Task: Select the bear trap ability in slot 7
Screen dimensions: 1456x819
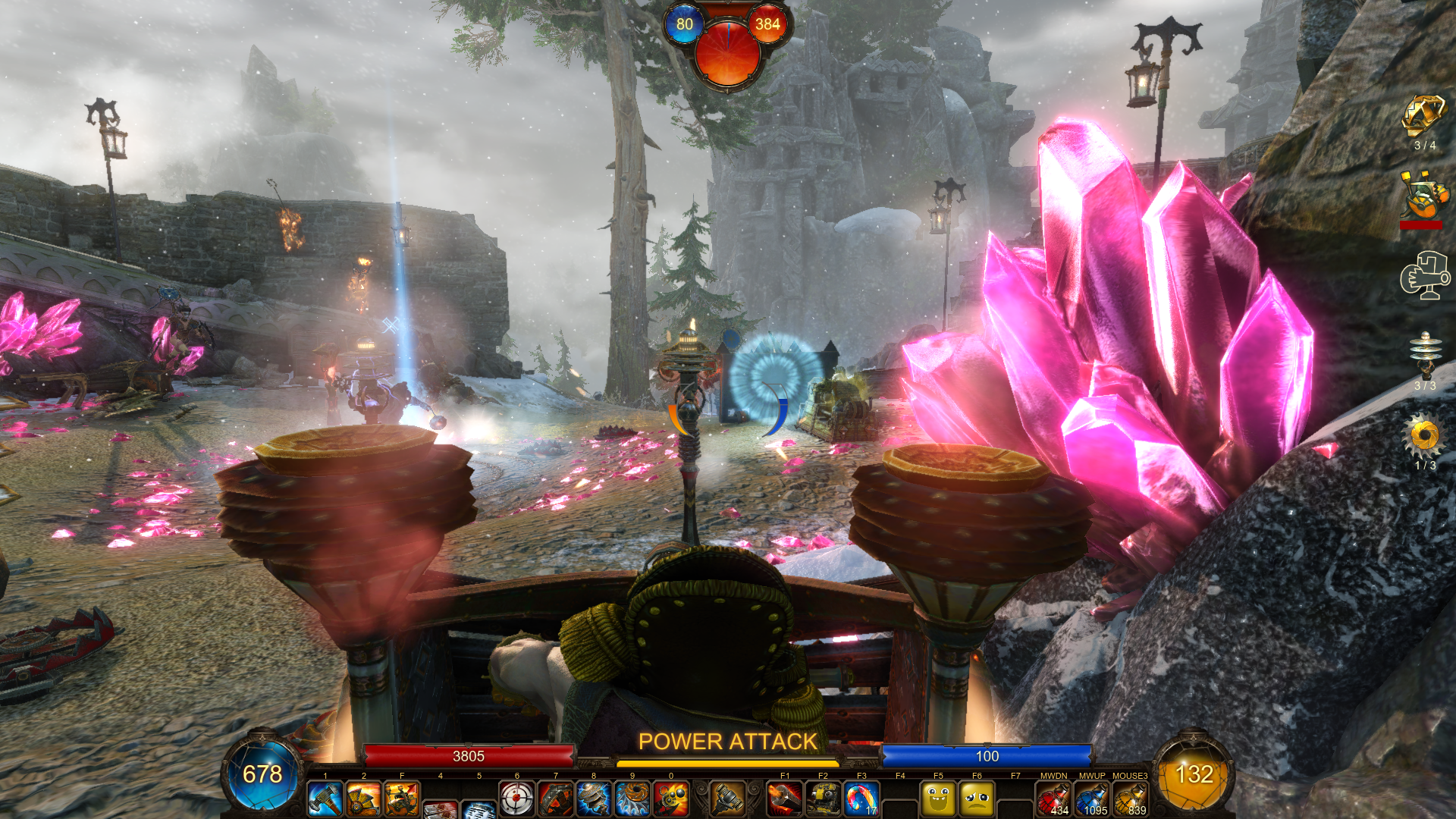Action: 556,799
